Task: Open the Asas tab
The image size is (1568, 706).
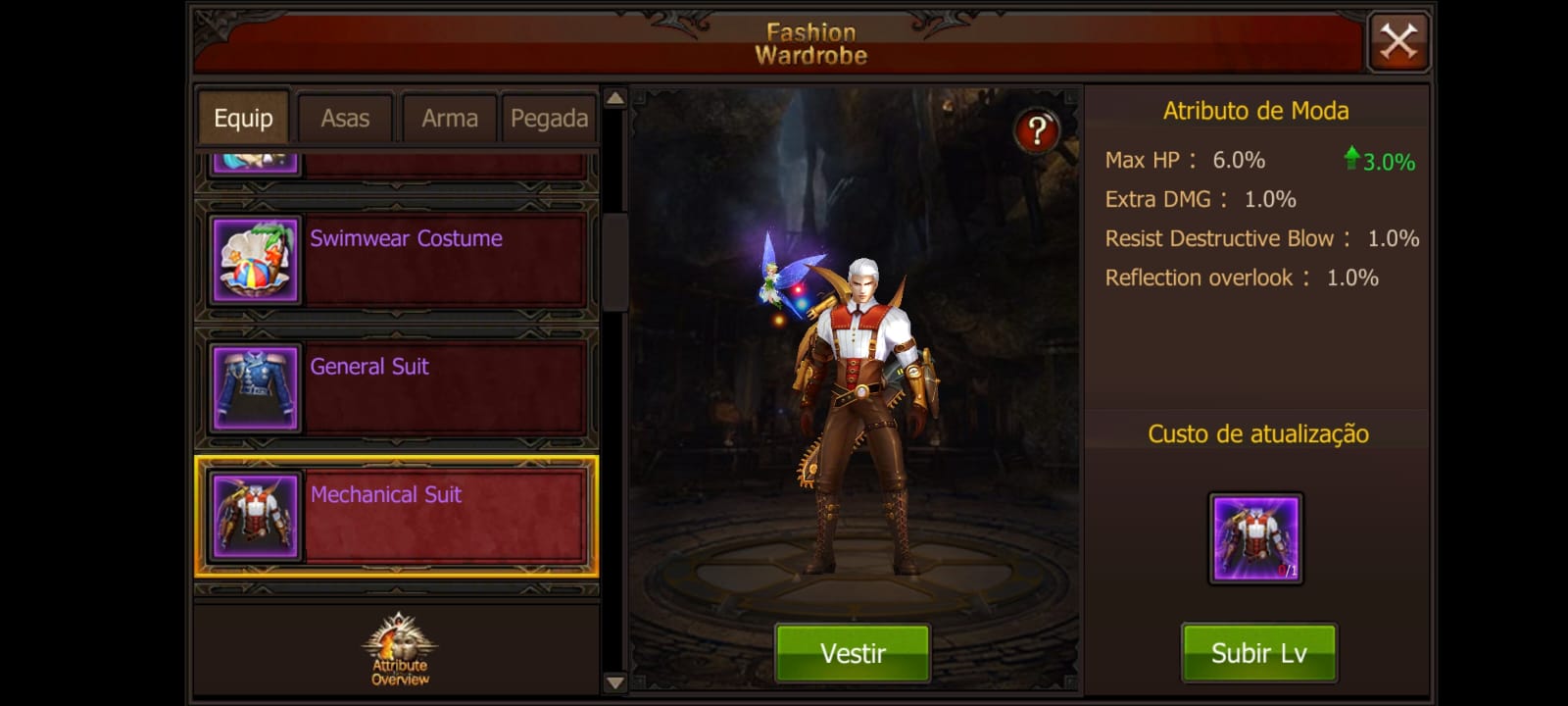Action: tap(345, 119)
